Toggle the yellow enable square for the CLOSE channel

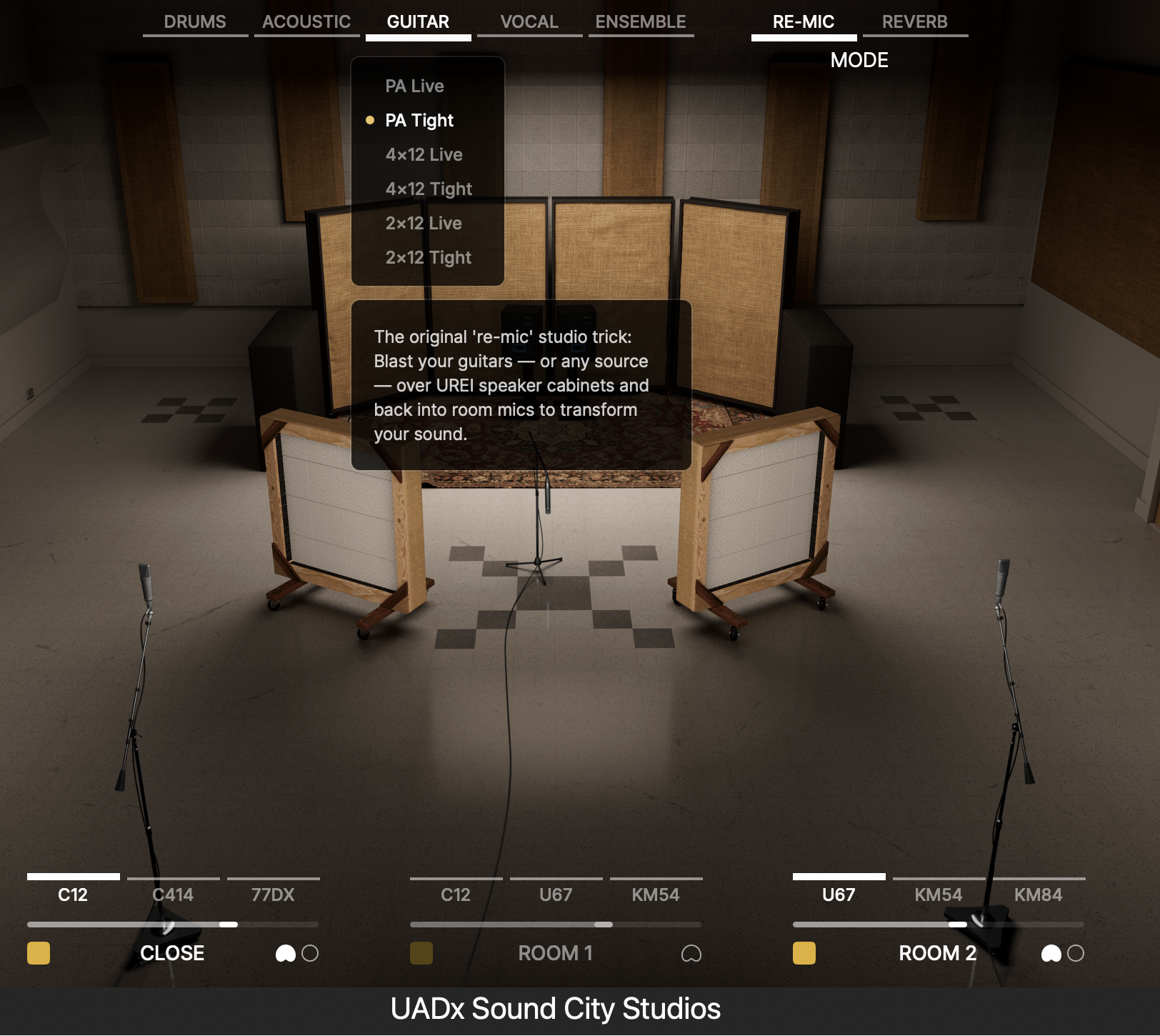click(x=38, y=953)
